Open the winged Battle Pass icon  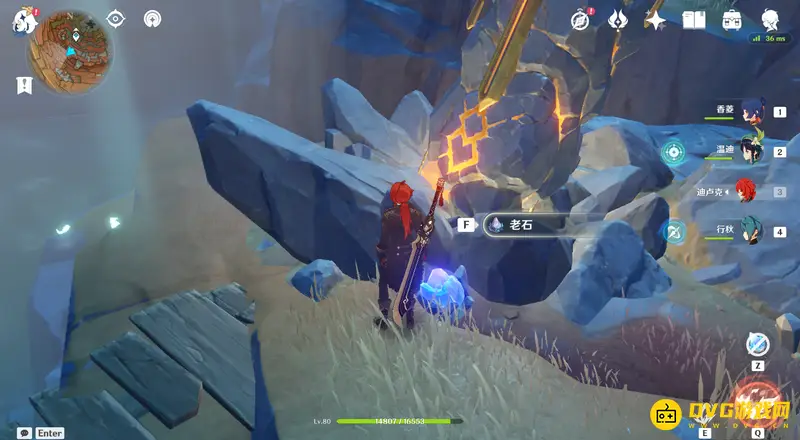(x=618, y=19)
